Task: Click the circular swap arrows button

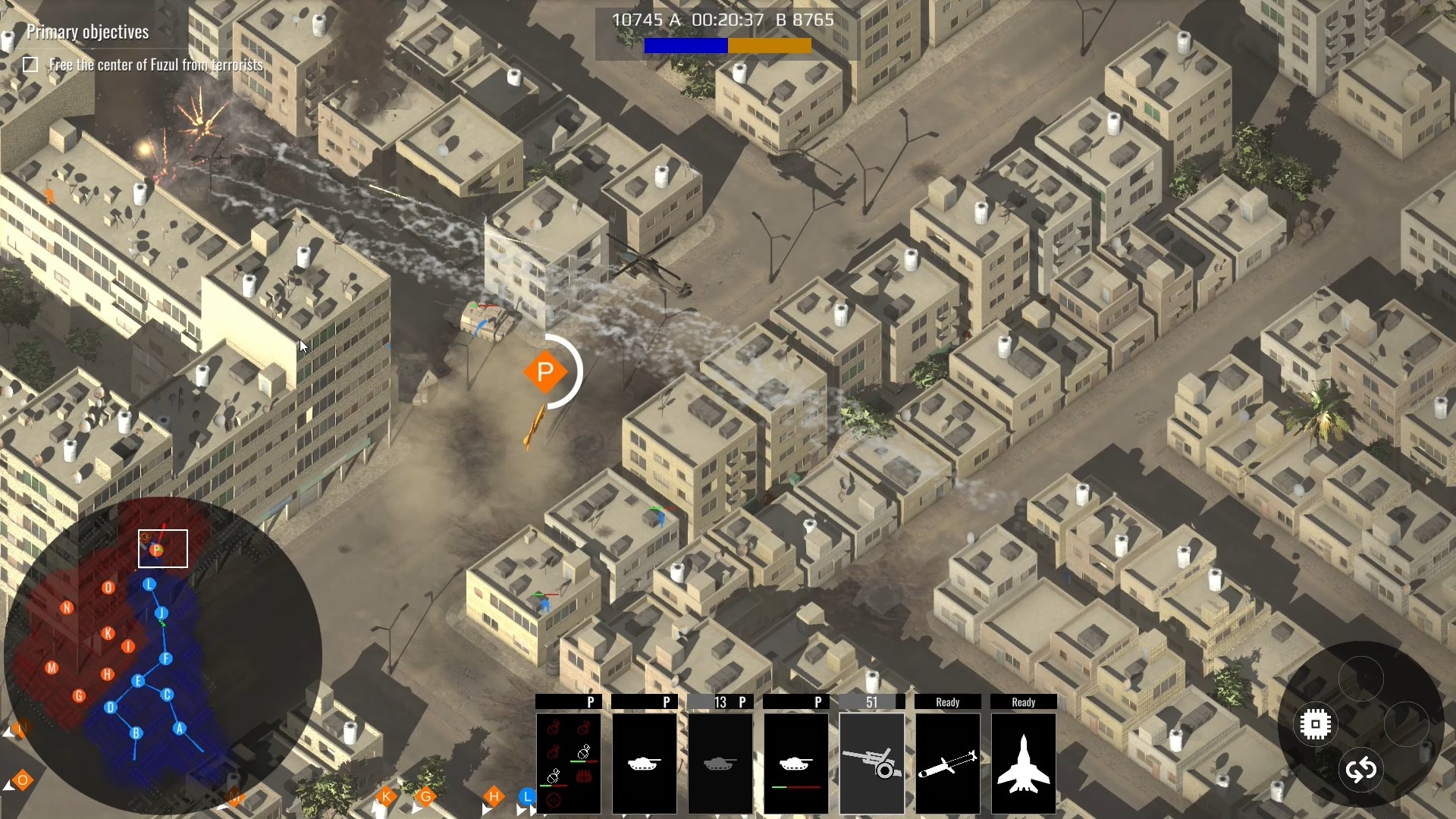Action: click(1361, 770)
